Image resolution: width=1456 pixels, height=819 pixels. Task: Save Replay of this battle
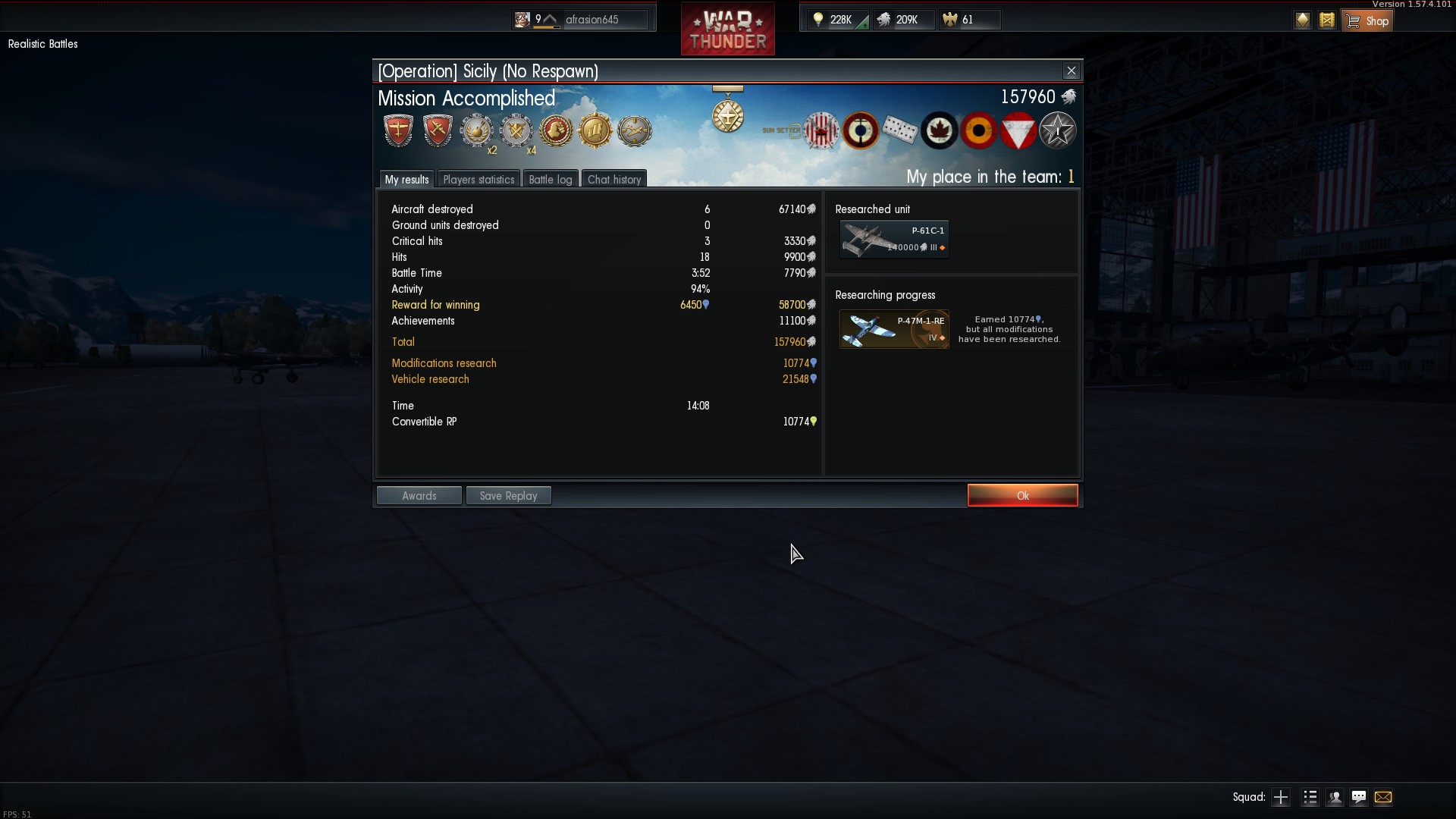pos(508,495)
